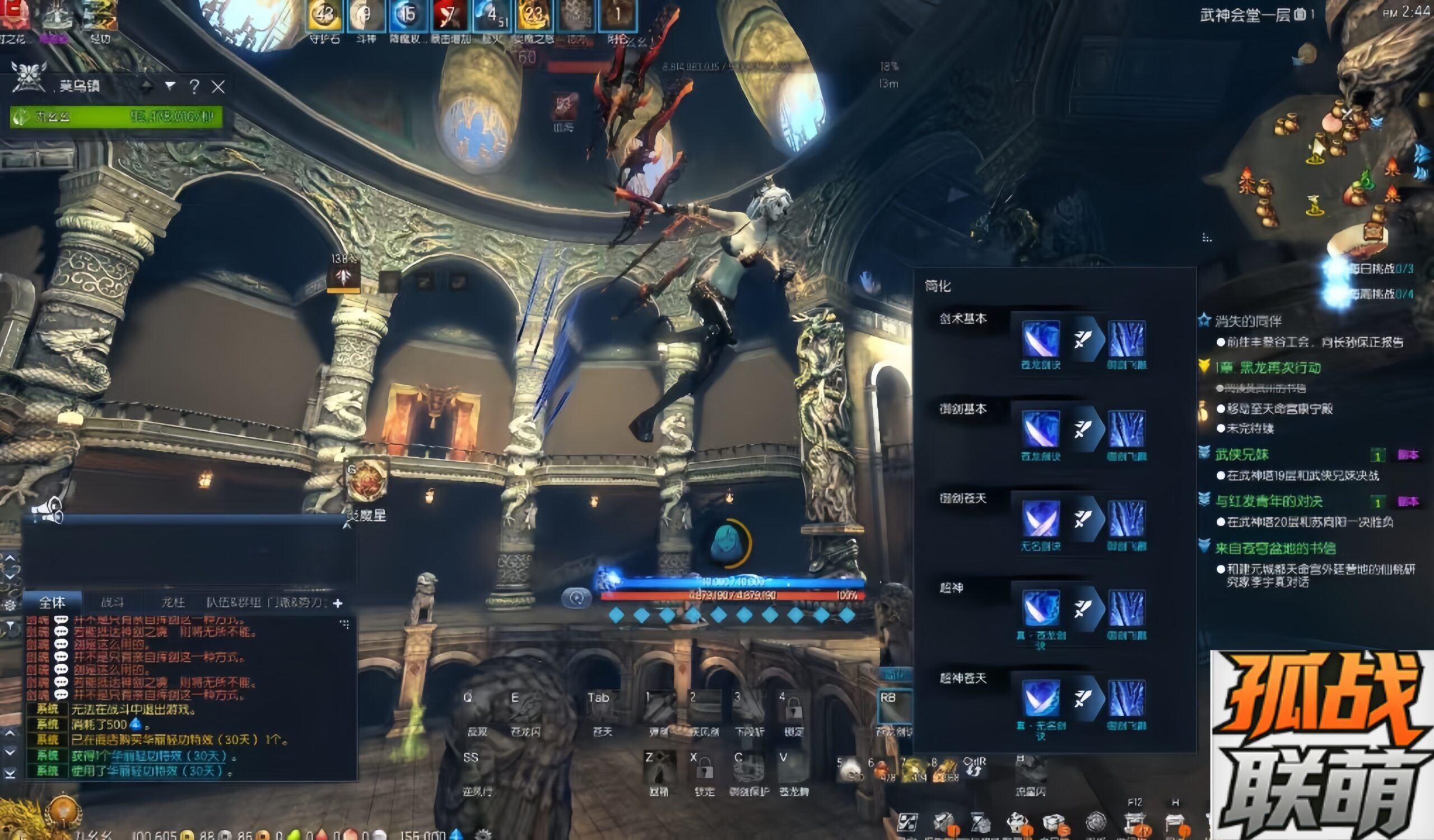This screenshot has width=1434, height=840.
Task: Activate the Z key skill icon
Action: [659, 768]
